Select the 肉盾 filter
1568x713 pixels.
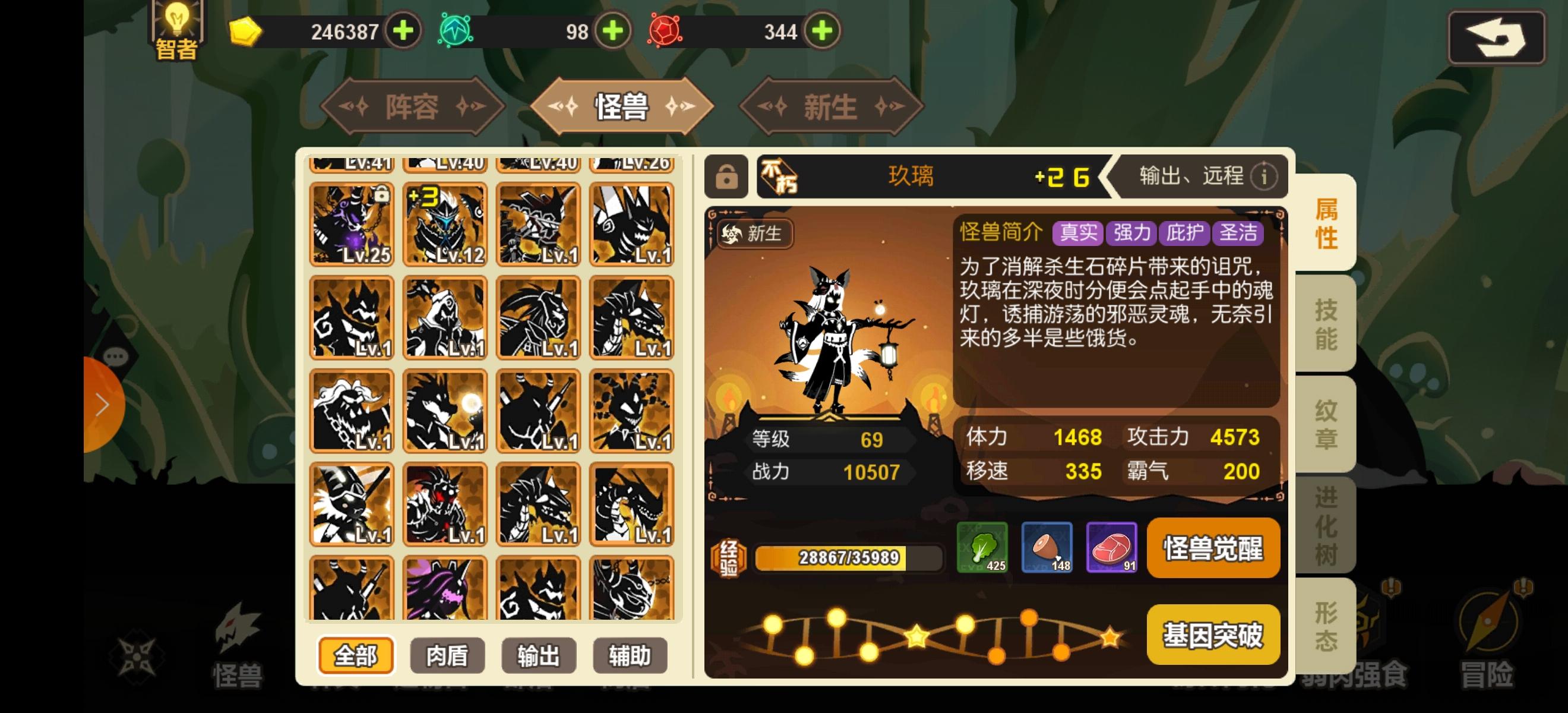447,656
